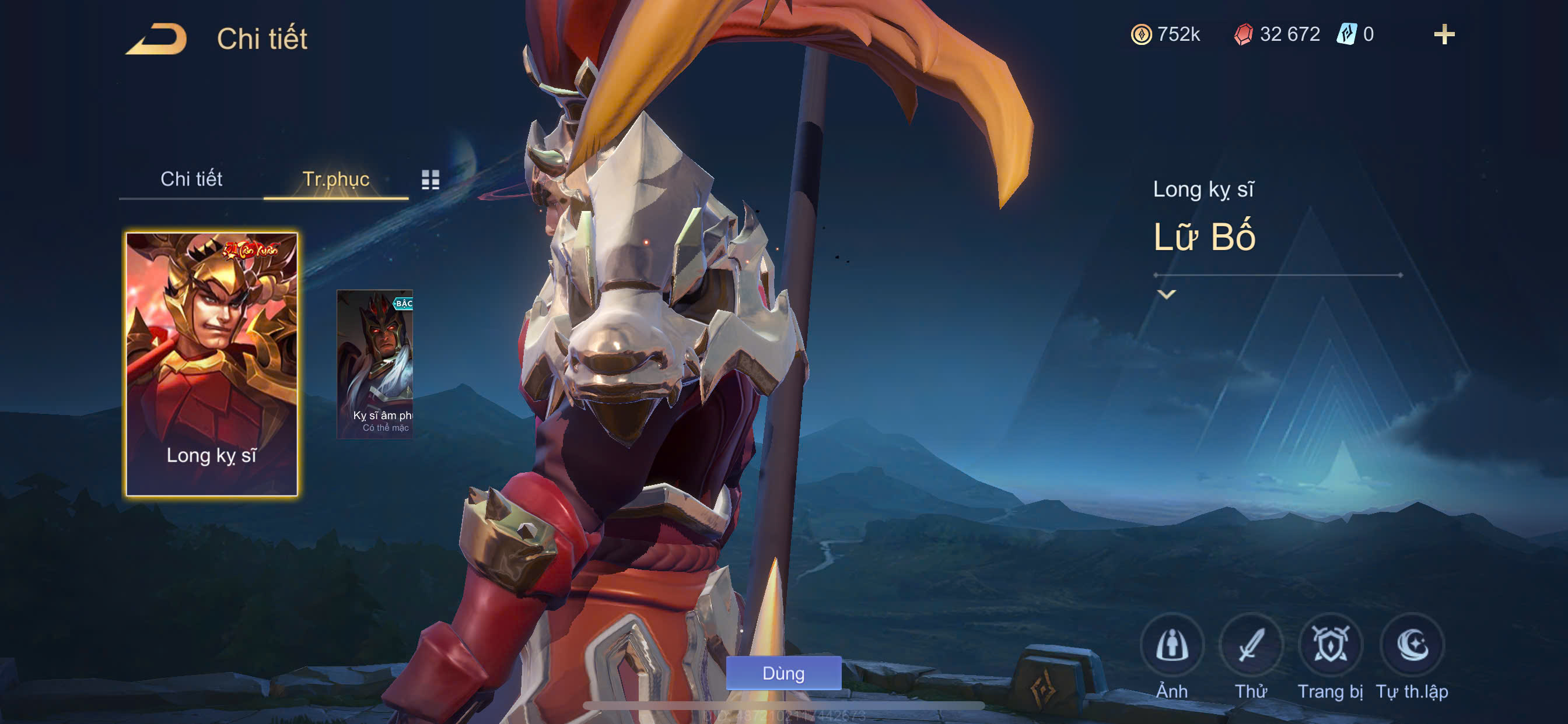Select the Long kỵ sĩ skin card
Screen dimensions: 1568x724
pos(211,364)
